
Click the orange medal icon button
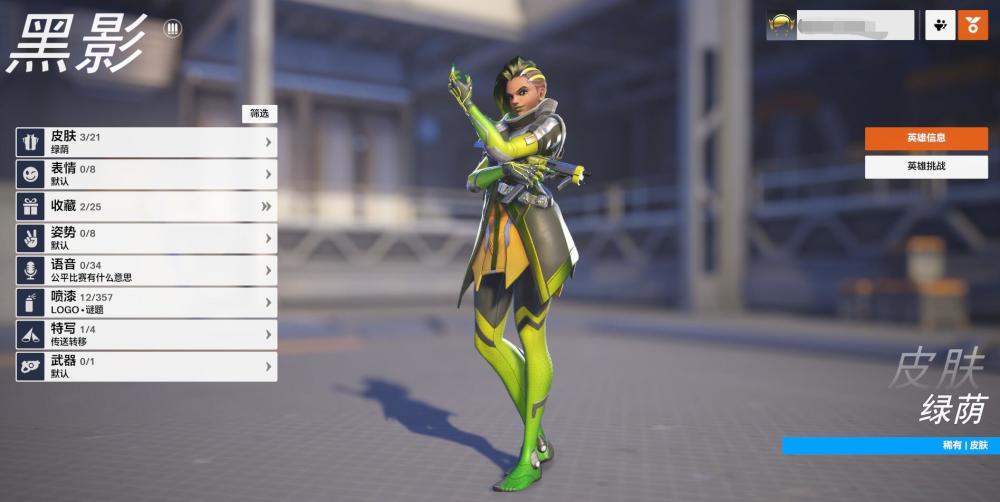[x=973, y=25]
